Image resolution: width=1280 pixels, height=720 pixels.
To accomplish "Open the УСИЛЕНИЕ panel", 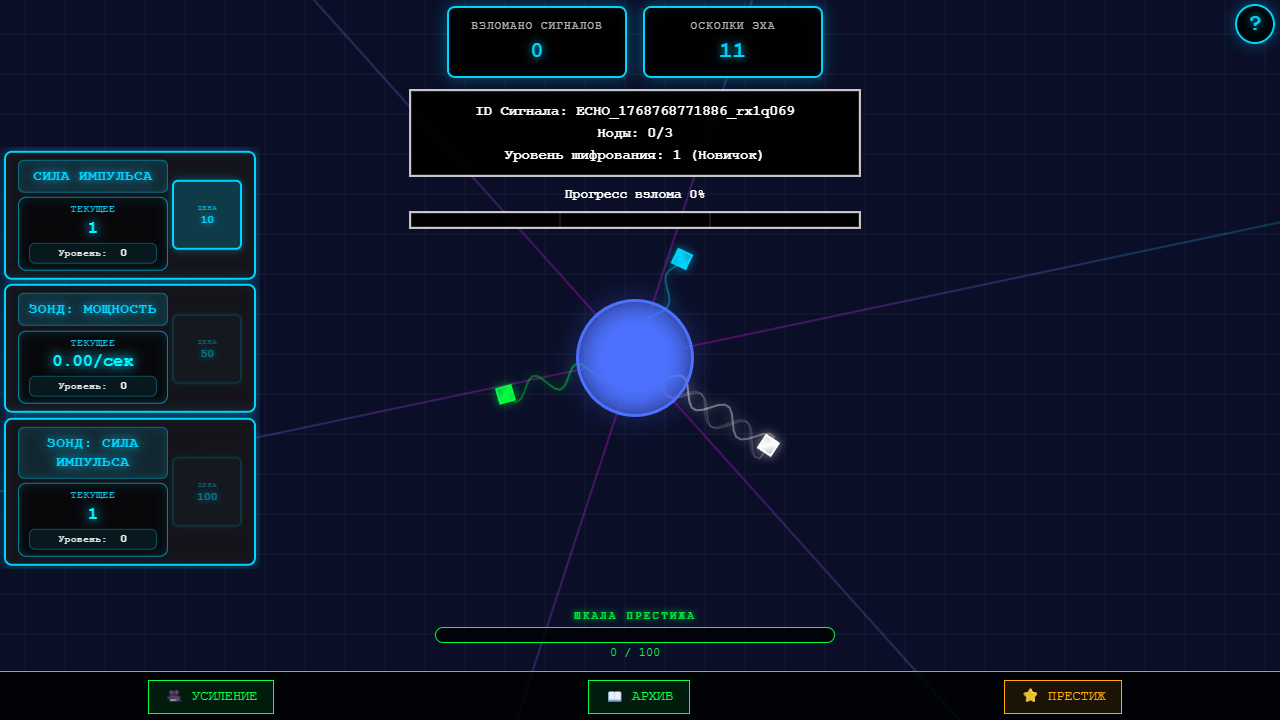I will click(210, 697).
